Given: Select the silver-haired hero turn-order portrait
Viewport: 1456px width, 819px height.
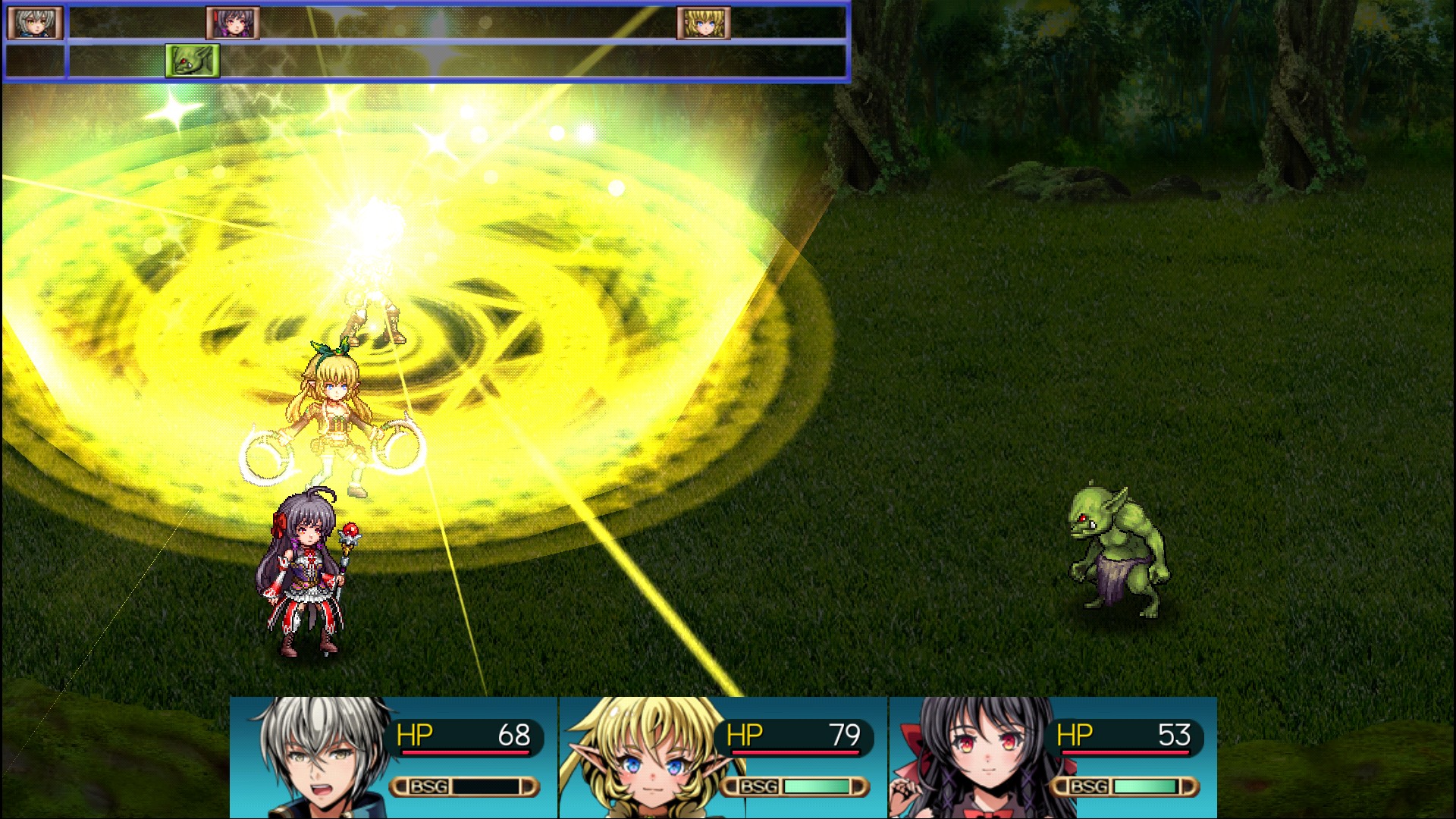Looking at the screenshot, I should 34,23.
